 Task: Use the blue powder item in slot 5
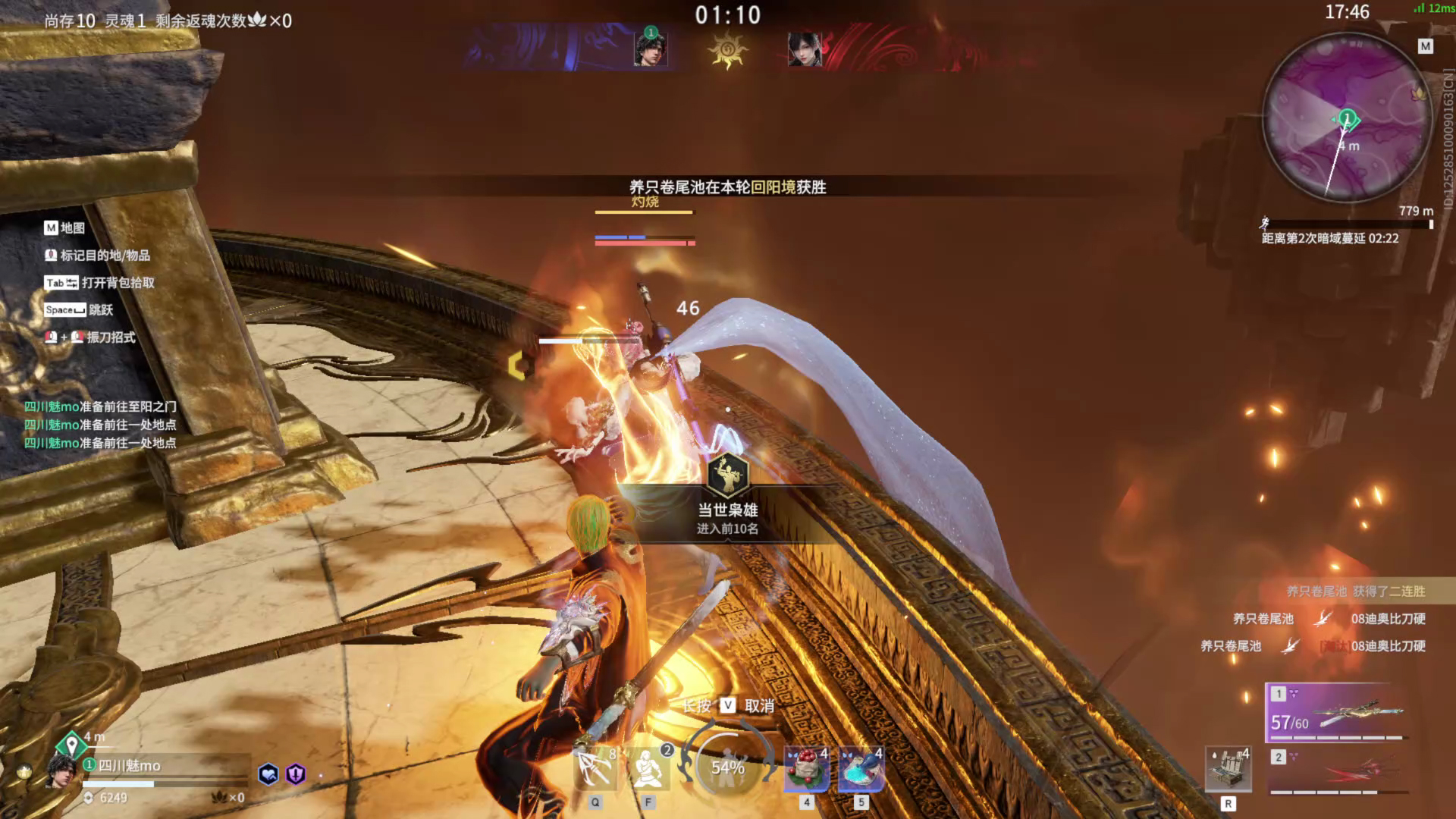(x=861, y=768)
